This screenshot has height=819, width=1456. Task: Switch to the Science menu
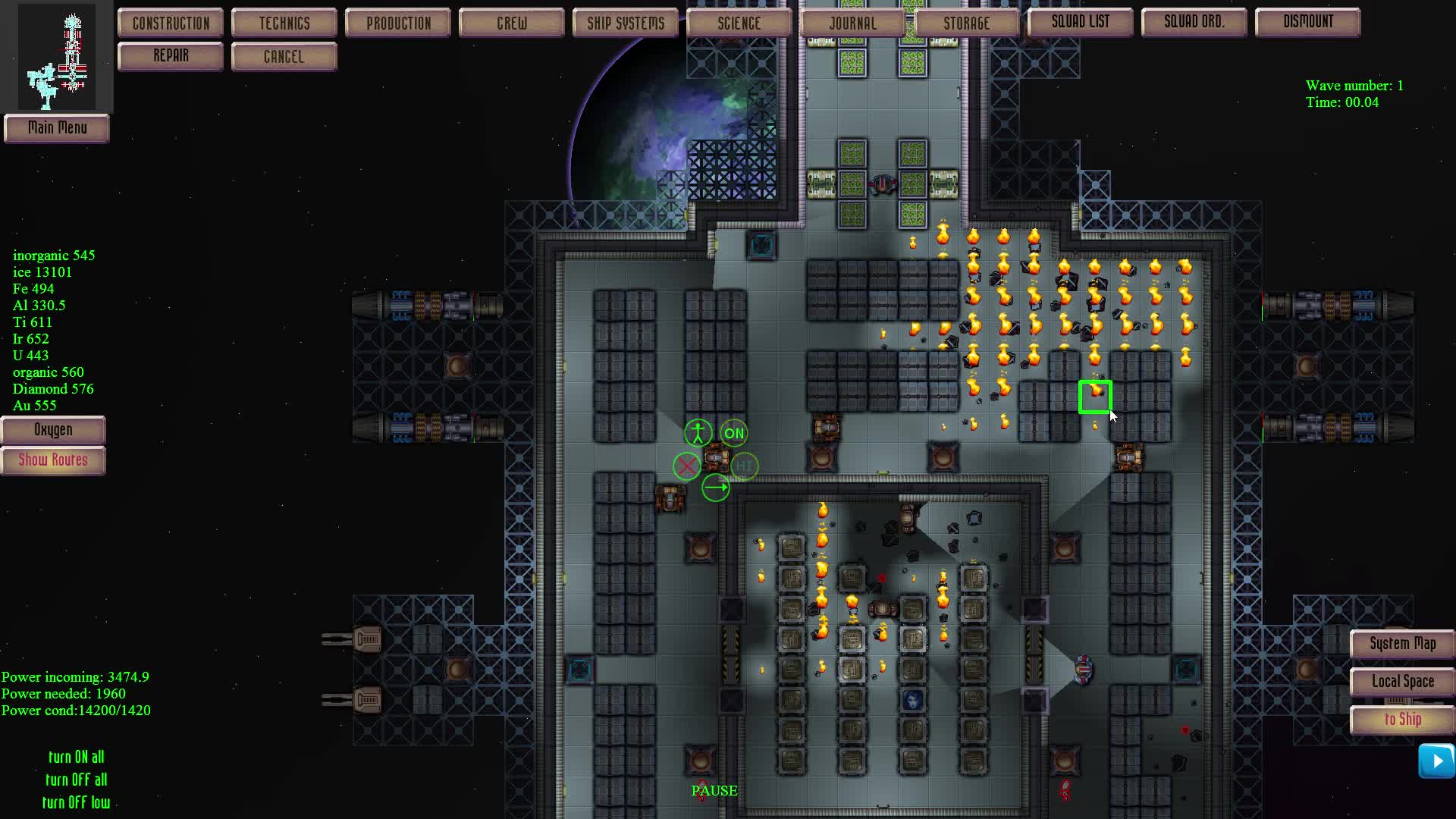pyautogui.click(x=739, y=23)
